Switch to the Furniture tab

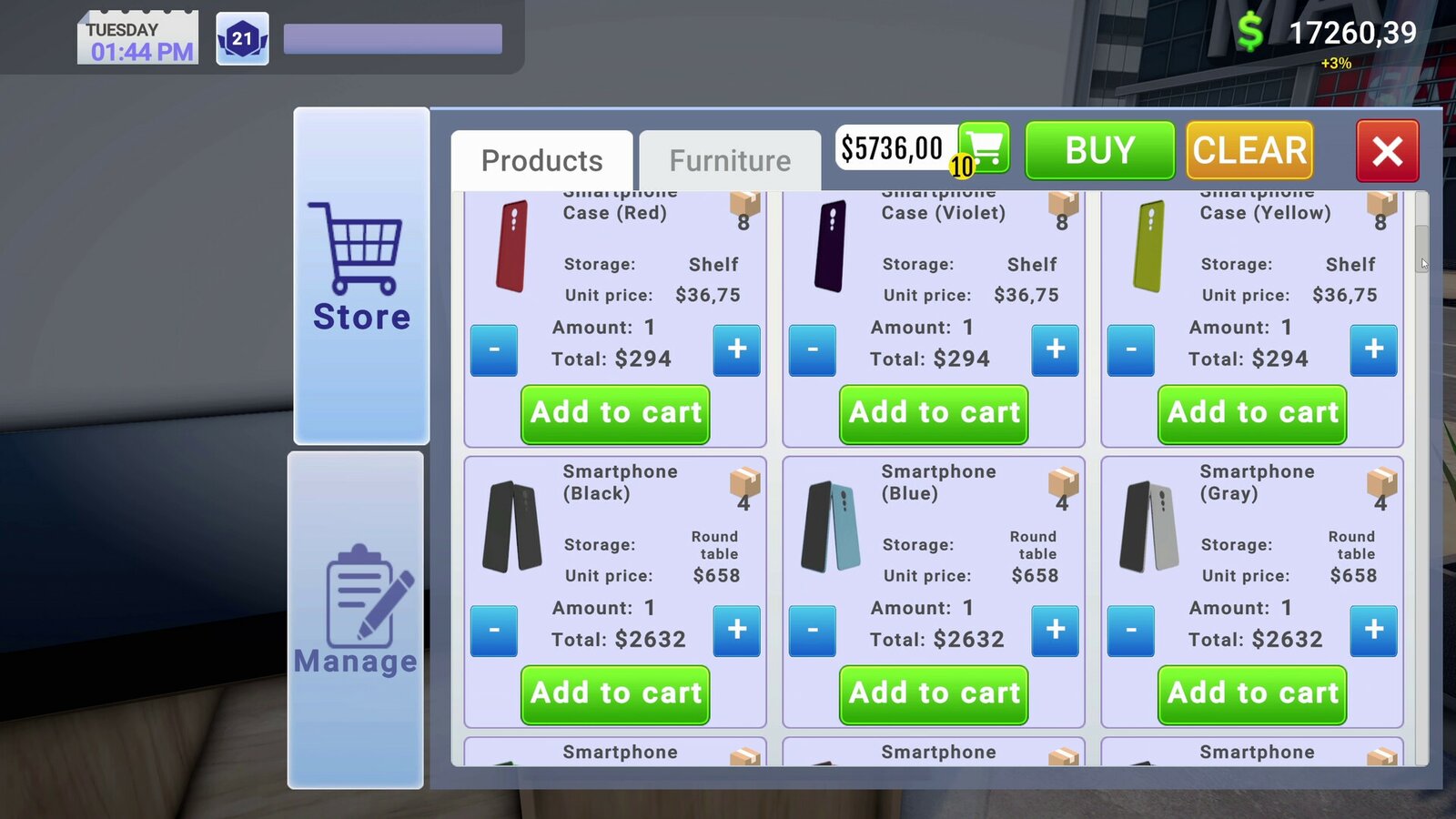729,160
